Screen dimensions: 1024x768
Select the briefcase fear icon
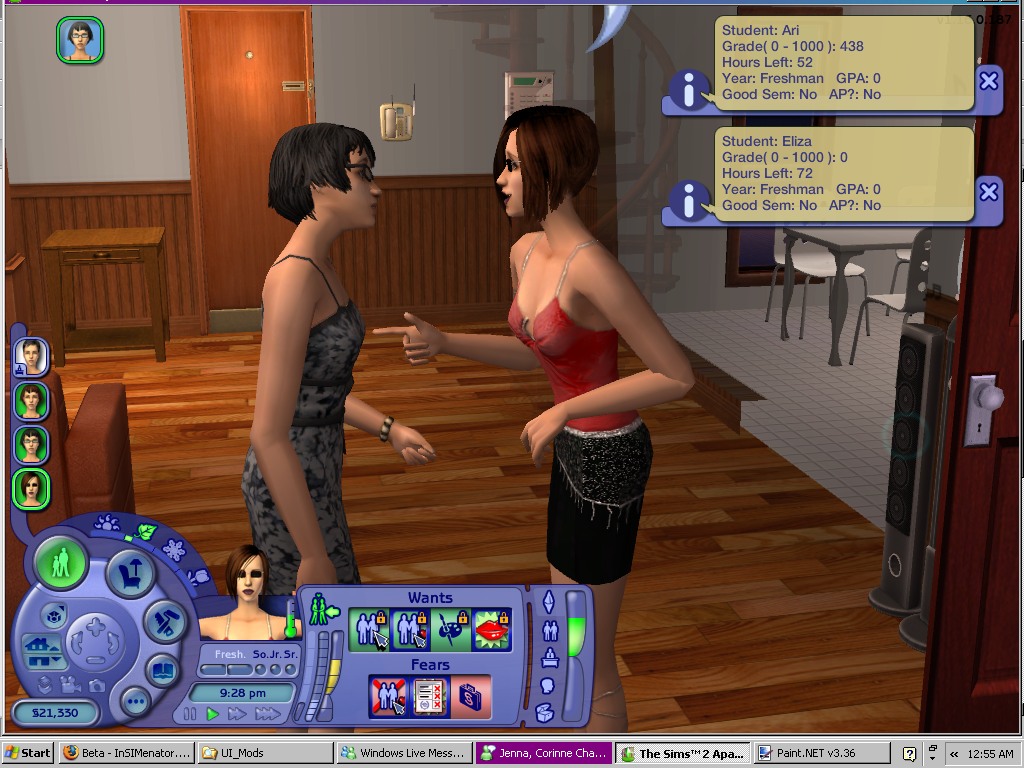[470, 696]
